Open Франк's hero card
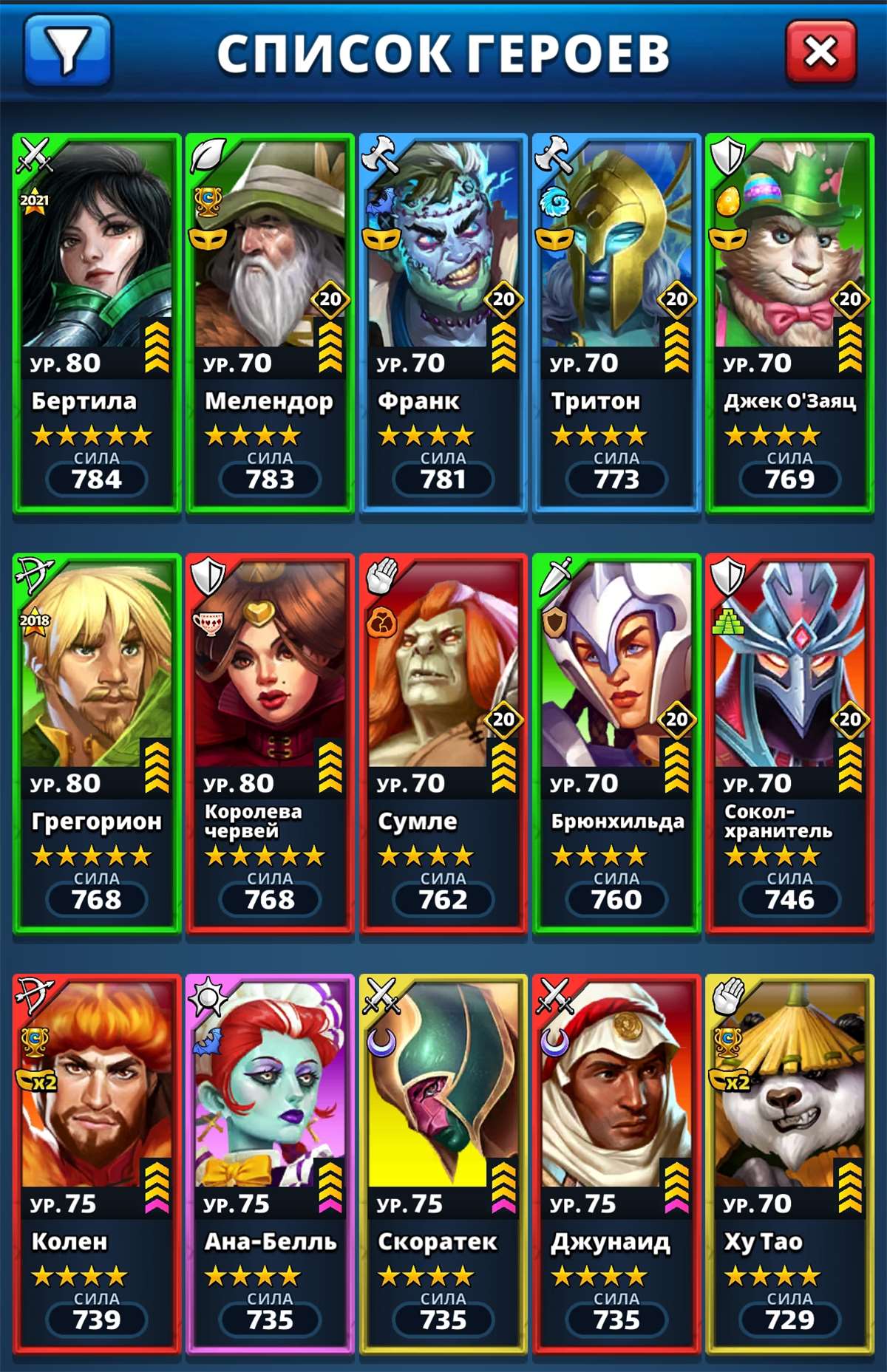This screenshot has height=1372, width=887. (443, 323)
